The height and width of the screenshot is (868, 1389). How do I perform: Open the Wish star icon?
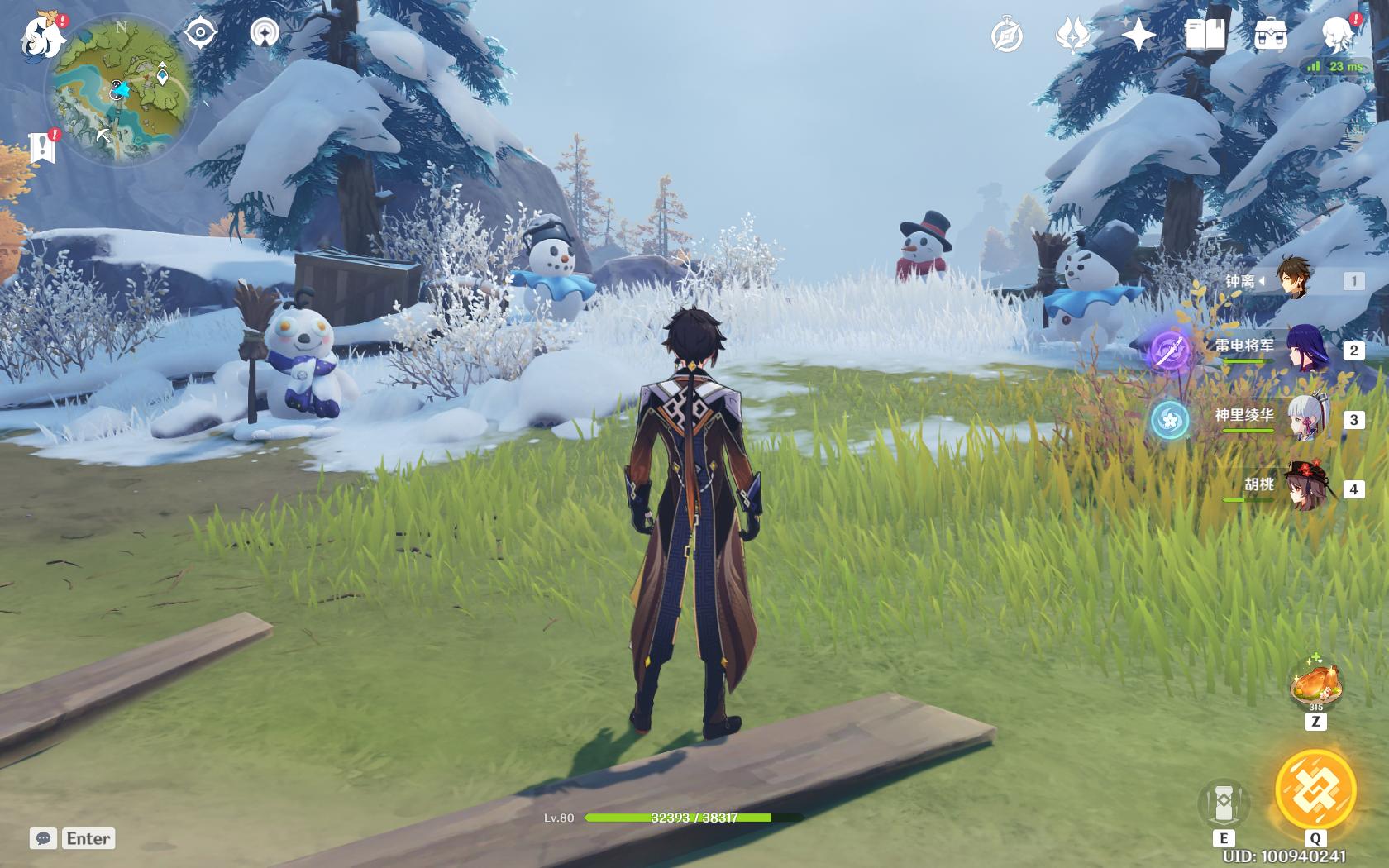(1138, 36)
